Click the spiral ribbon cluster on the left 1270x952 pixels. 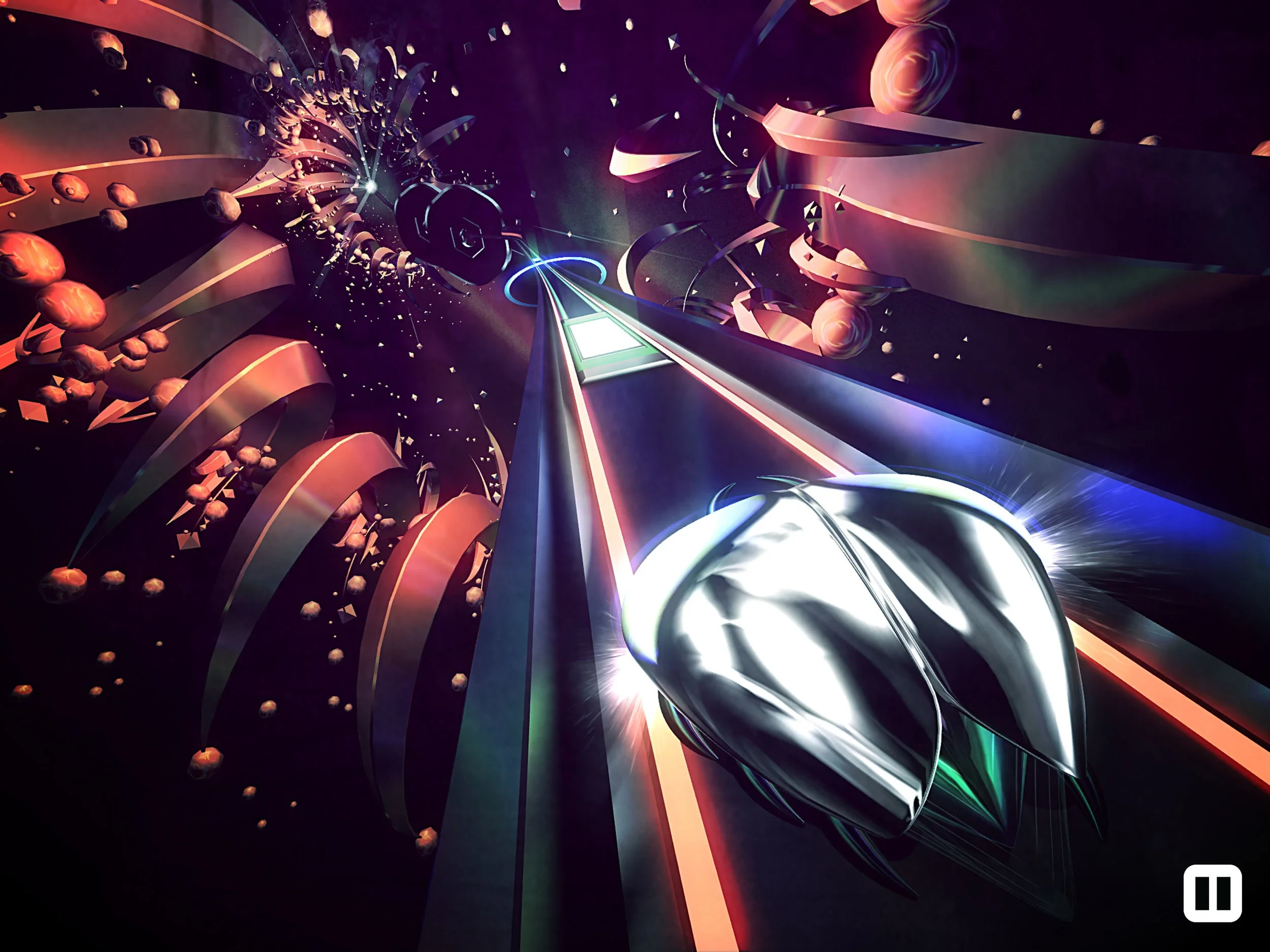[287, 459]
